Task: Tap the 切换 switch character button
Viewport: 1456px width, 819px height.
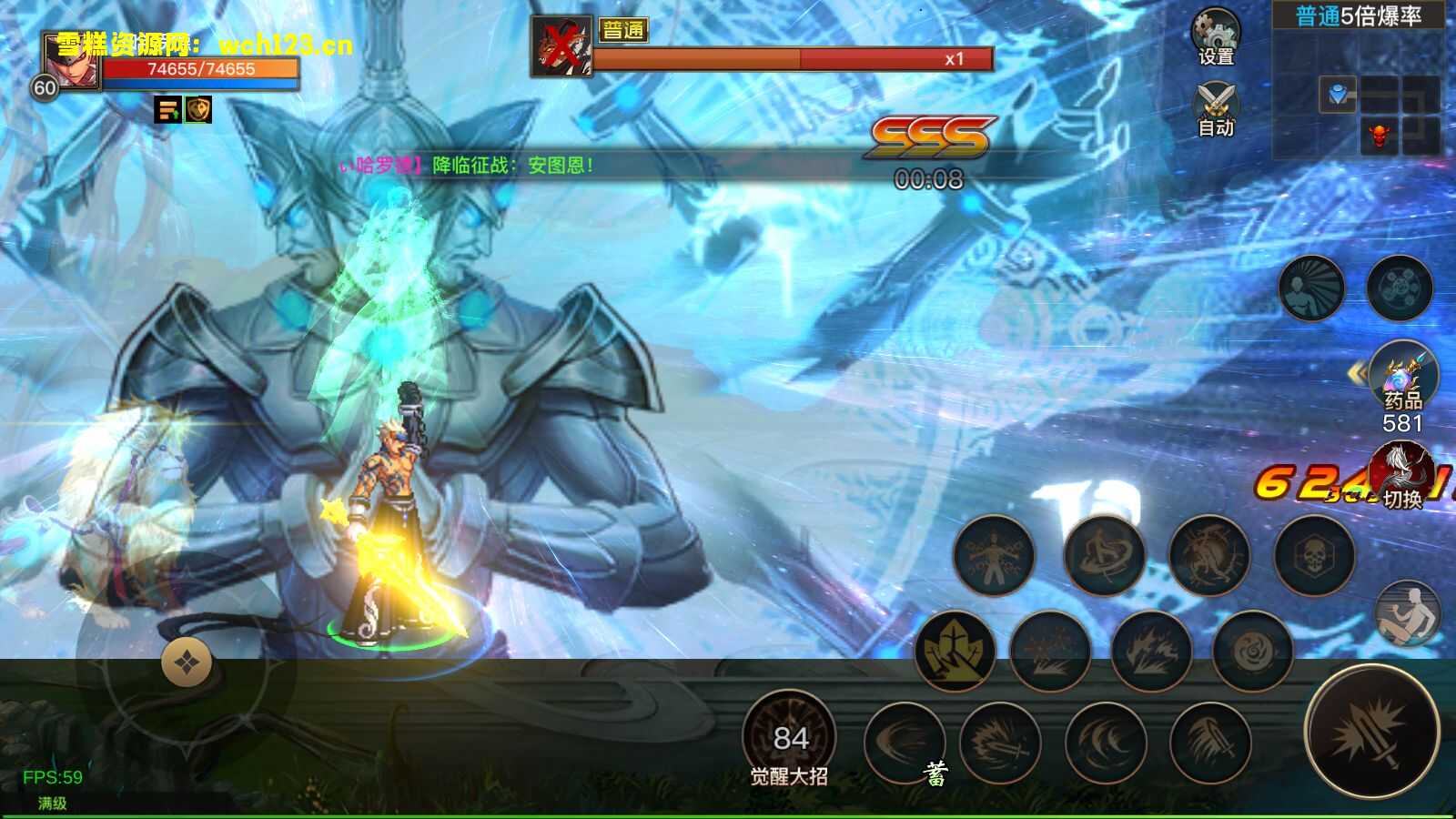Action: coord(1401,475)
